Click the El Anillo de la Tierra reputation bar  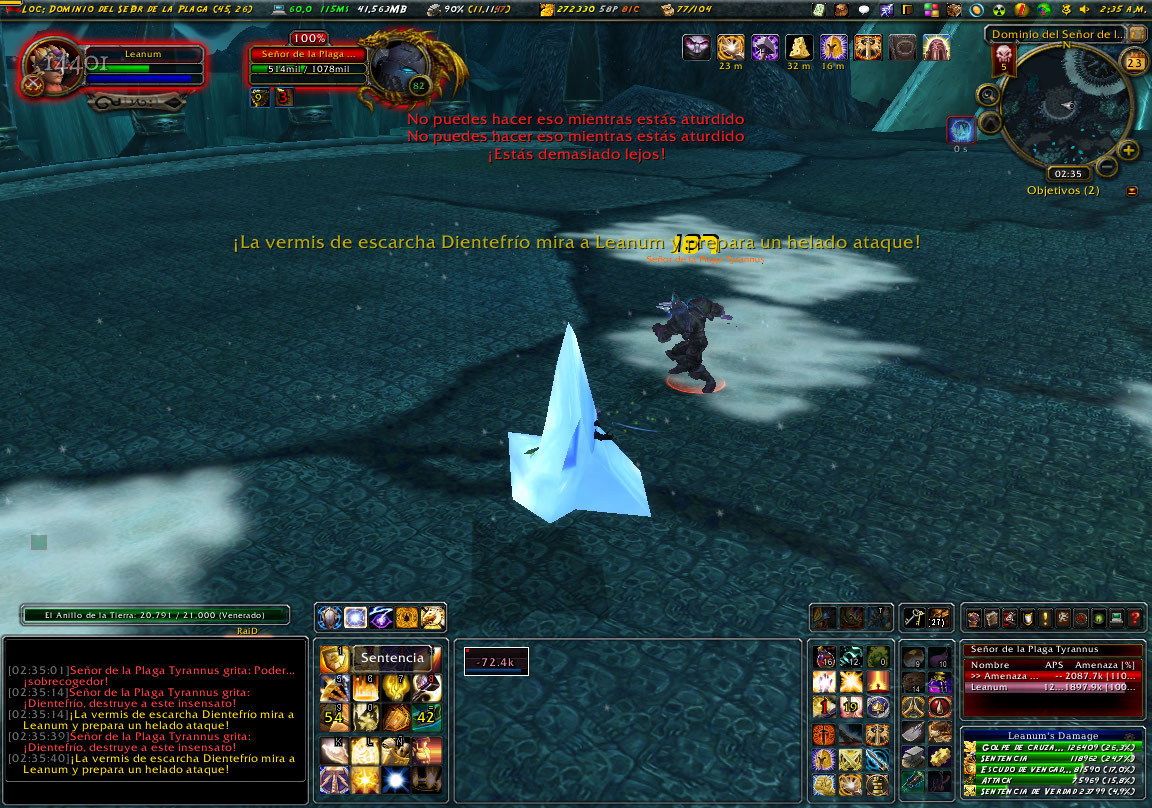point(155,615)
